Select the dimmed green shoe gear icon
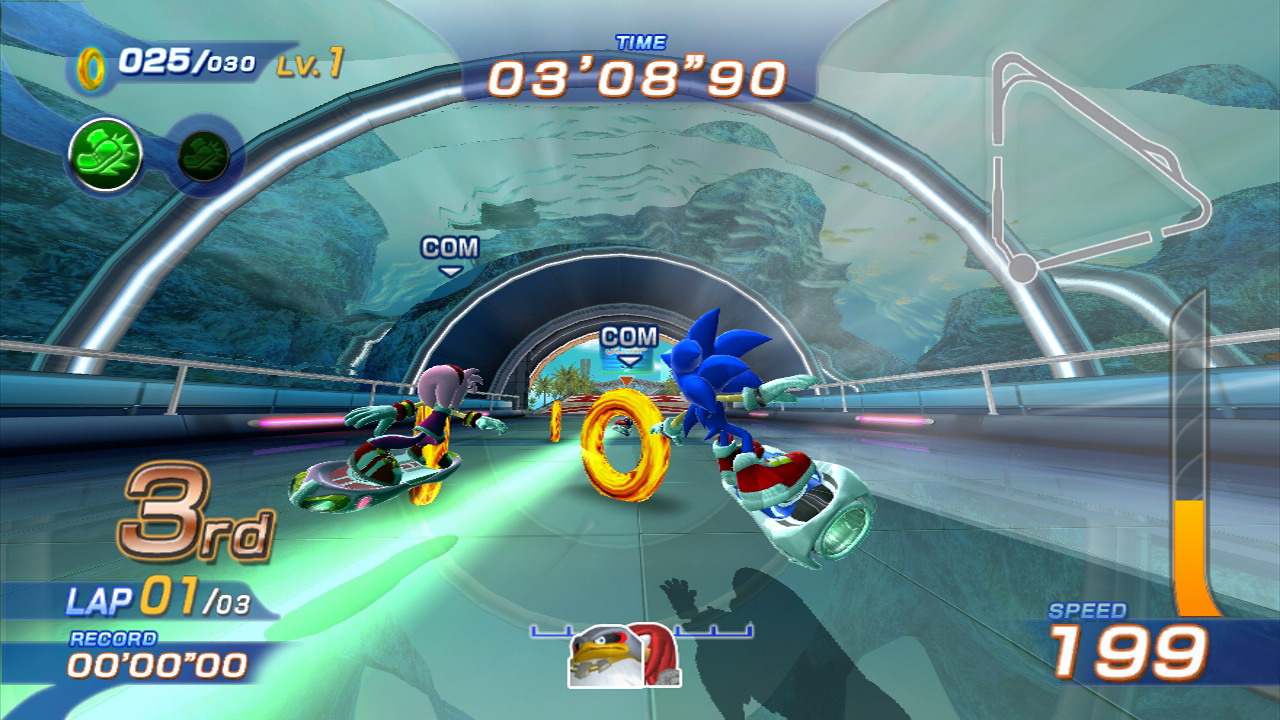Screen dimensions: 1280x720 point(204,155)
